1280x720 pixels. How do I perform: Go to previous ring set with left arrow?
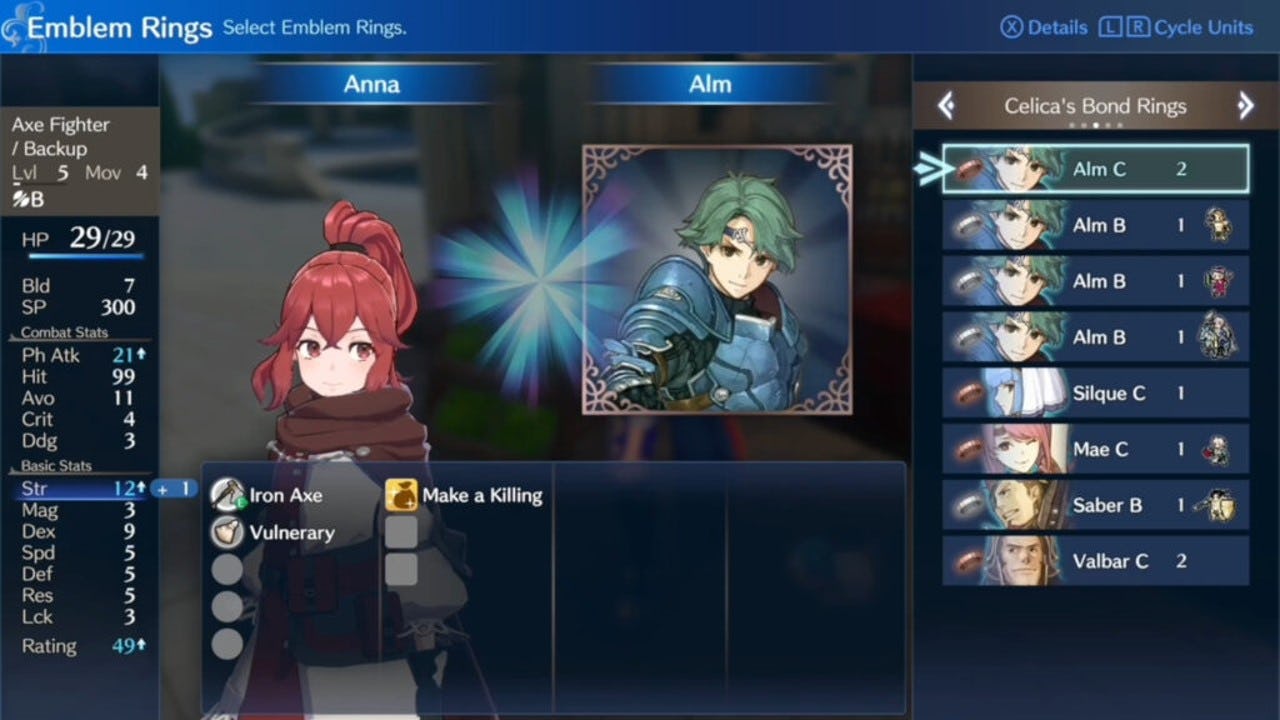coord(946,106)
